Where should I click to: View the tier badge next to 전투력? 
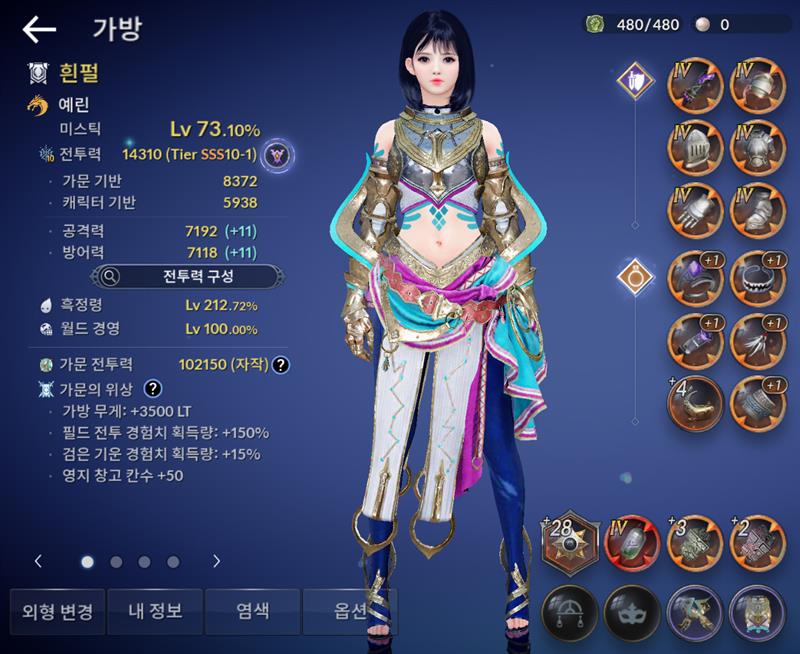pos(284,154)
